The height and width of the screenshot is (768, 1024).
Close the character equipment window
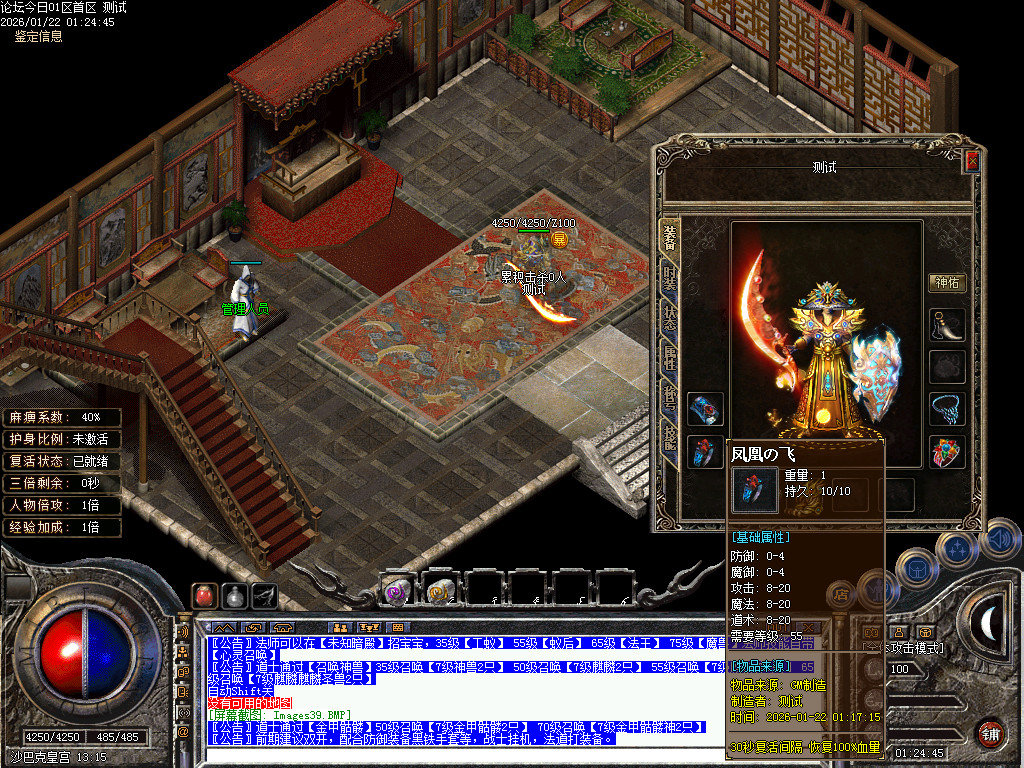971,161
